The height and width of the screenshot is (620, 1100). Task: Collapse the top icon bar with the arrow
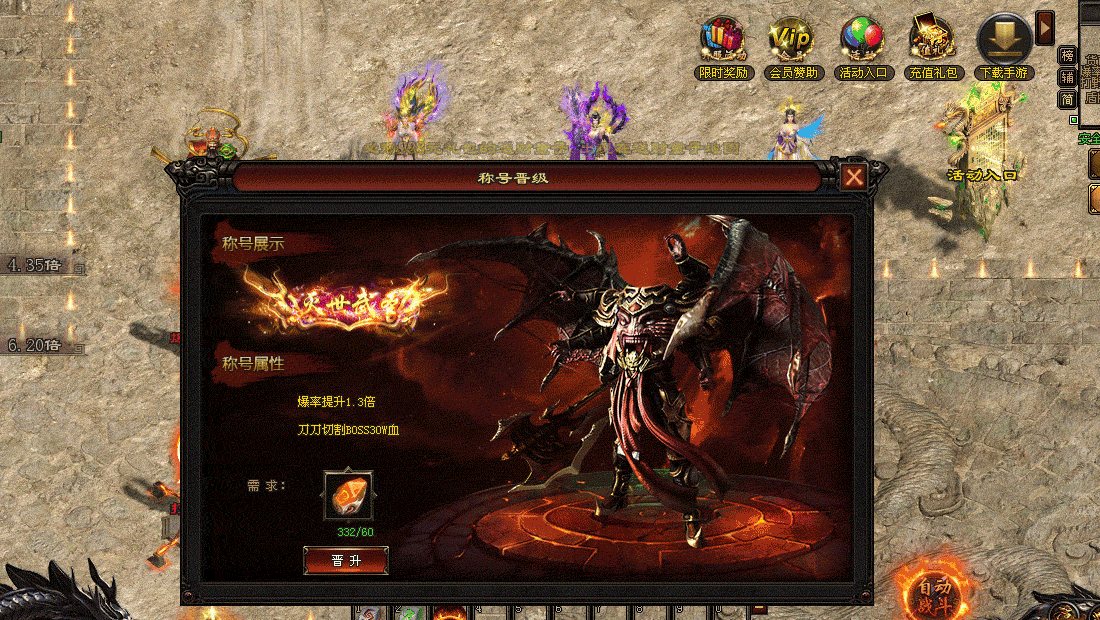coord(1045,27)
